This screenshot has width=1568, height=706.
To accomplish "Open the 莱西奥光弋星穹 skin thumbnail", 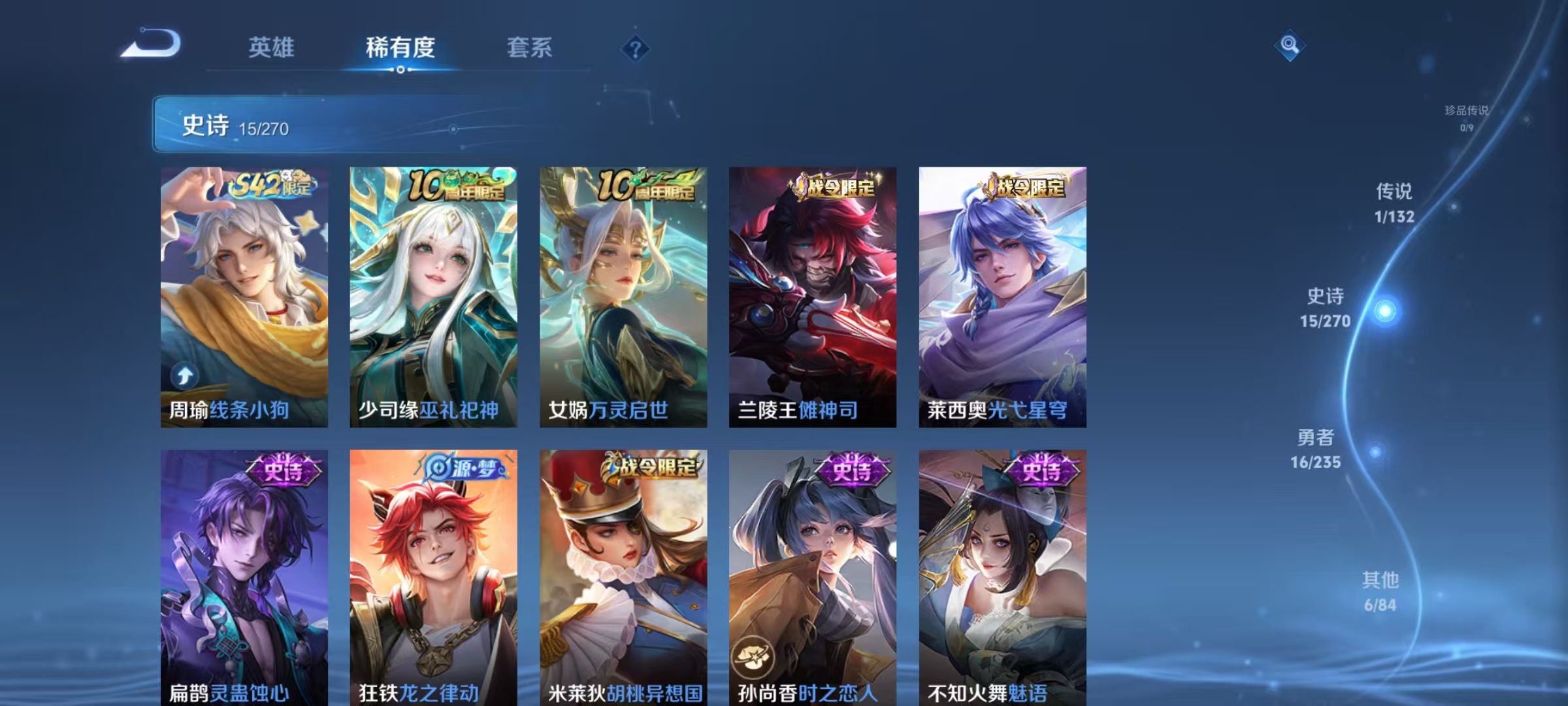I will click(x=1003, y=294).
